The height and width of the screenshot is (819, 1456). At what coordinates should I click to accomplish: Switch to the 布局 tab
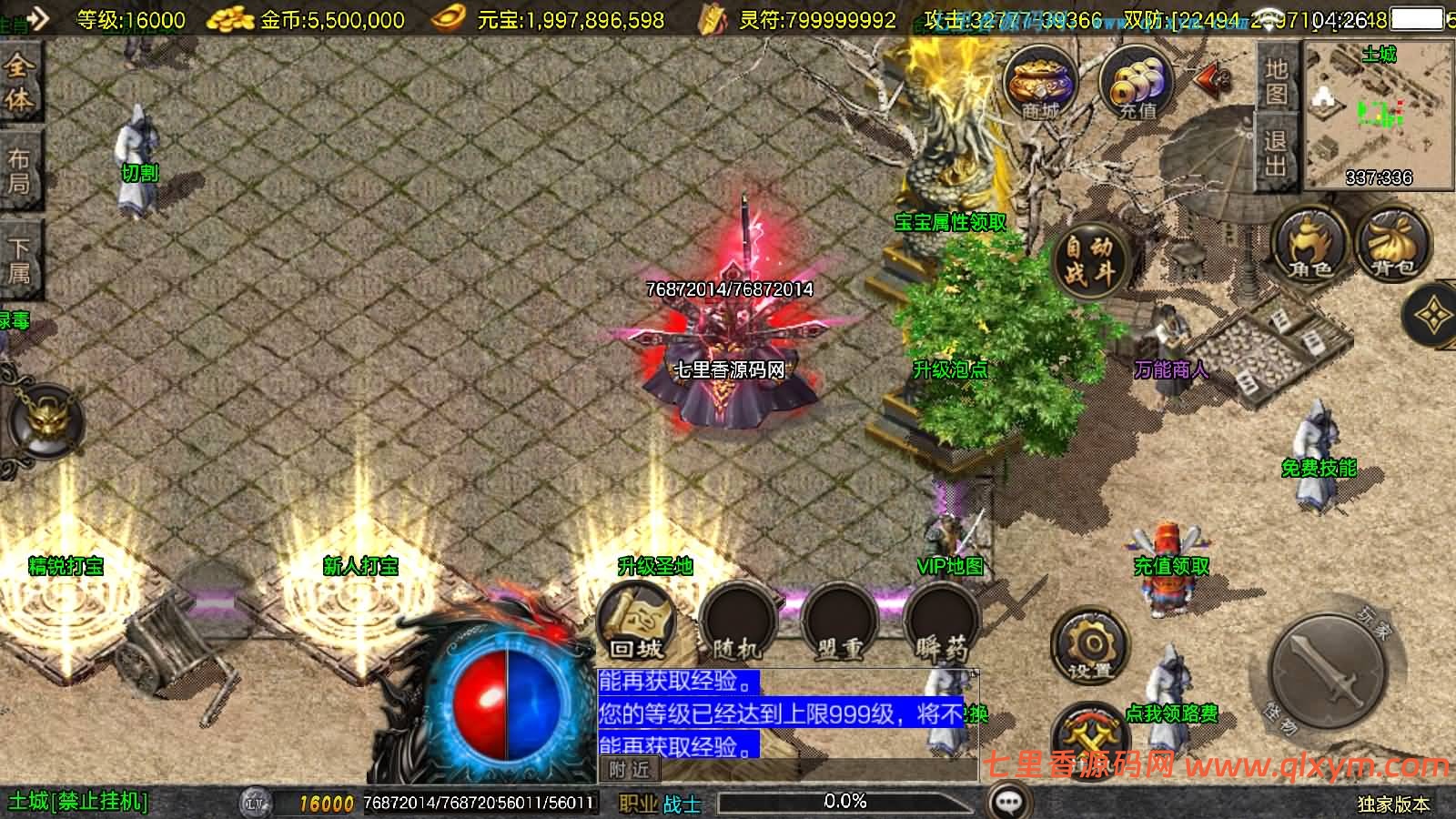pyautogui.click(x=19, y=171)
